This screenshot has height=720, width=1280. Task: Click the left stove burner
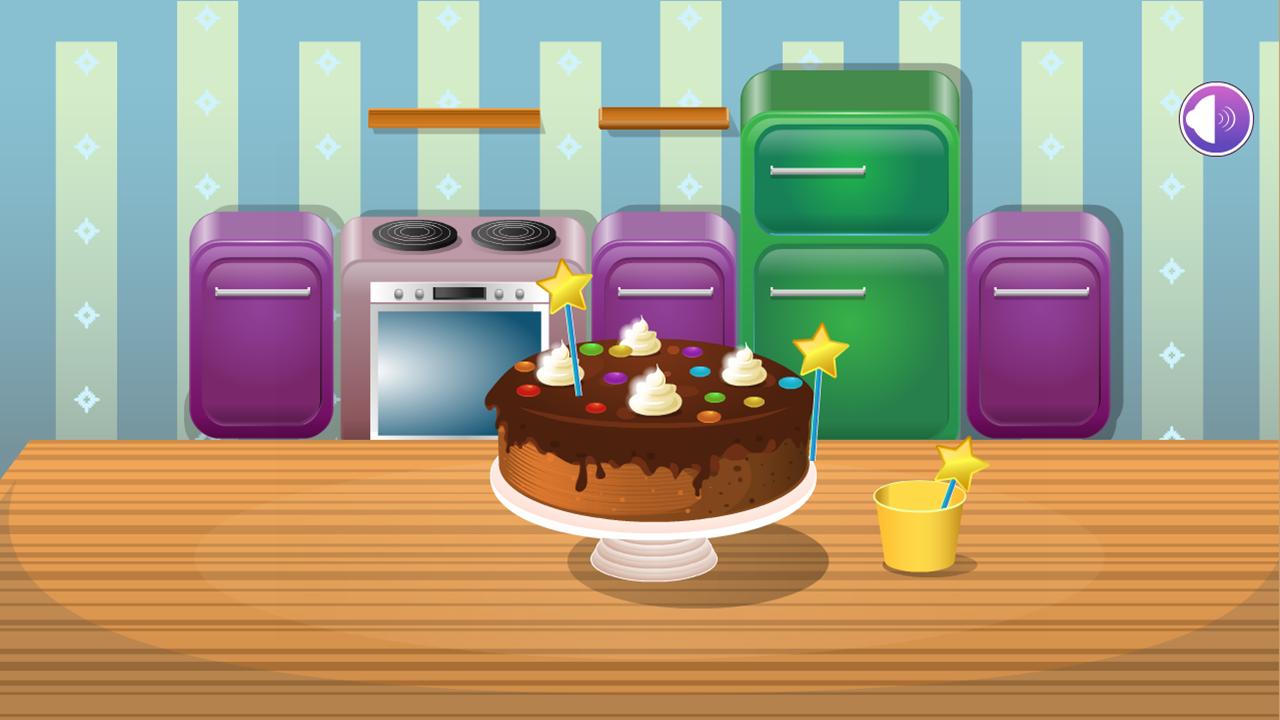[x=417, y=232]
